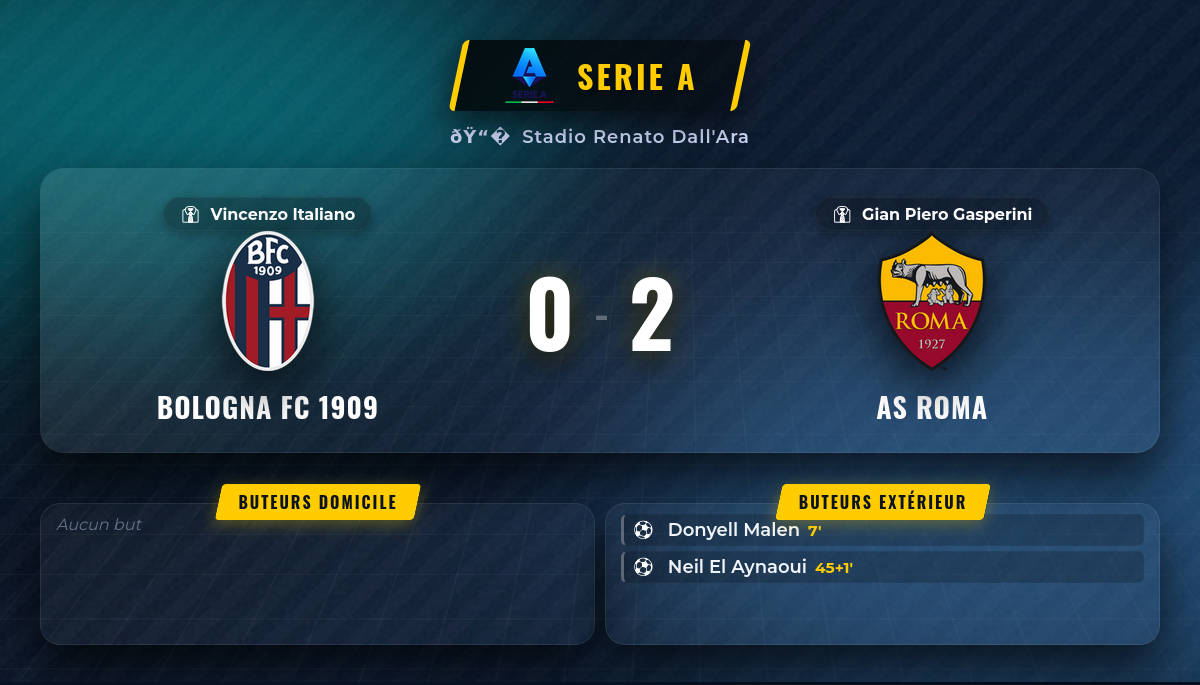
Task: Open coach Vincenzo Italiano's label
Action: click(268, 214)
